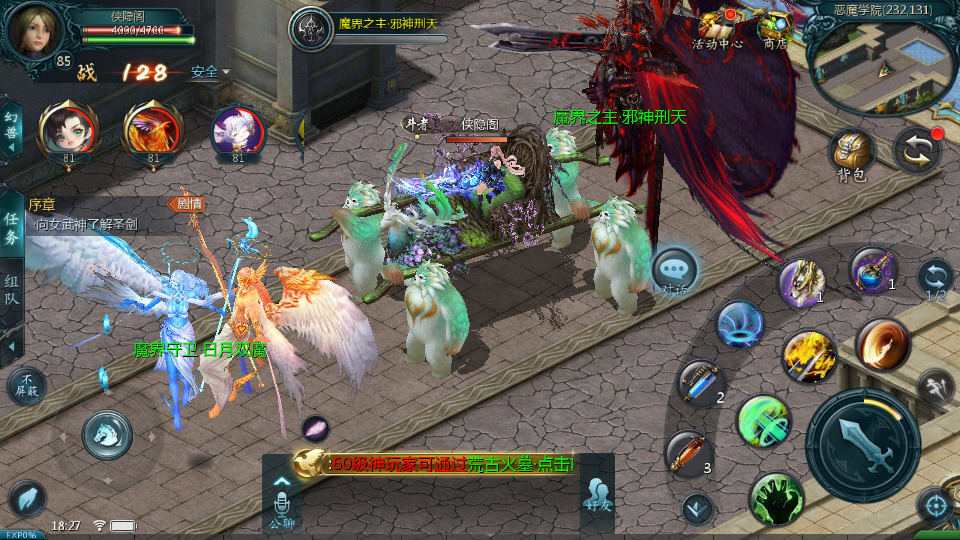Toggle the 不屏蔽 display filter button
960x540 pixels.
[26, 386]
